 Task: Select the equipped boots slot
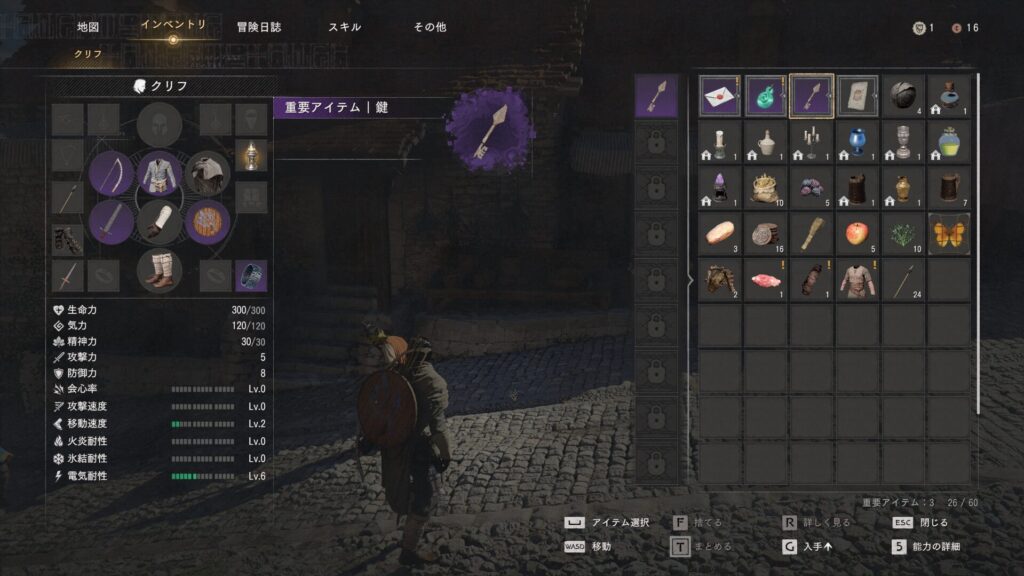(x=160, y=270)
